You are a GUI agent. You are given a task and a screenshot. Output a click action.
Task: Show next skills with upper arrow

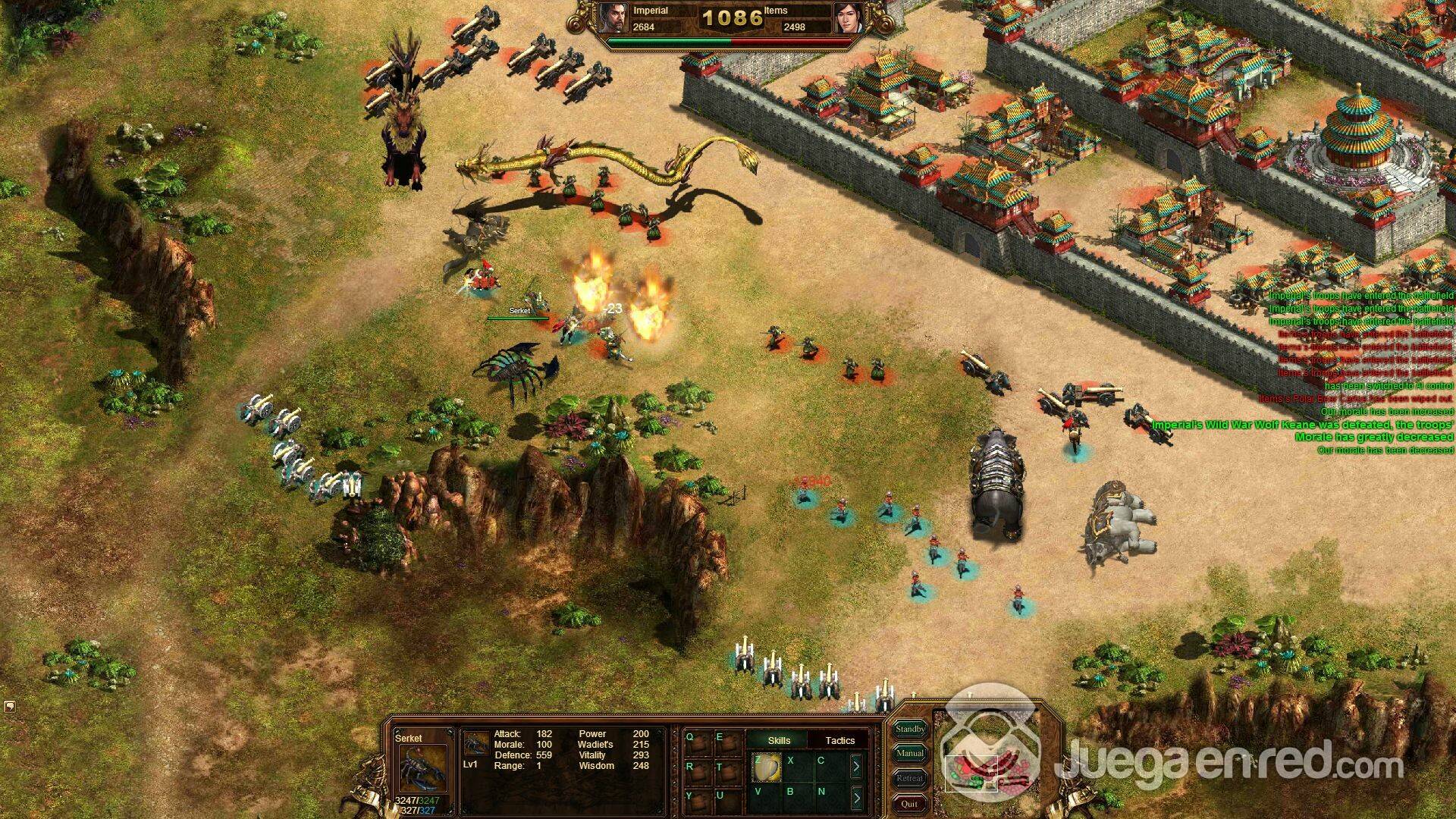pos(856,767)
